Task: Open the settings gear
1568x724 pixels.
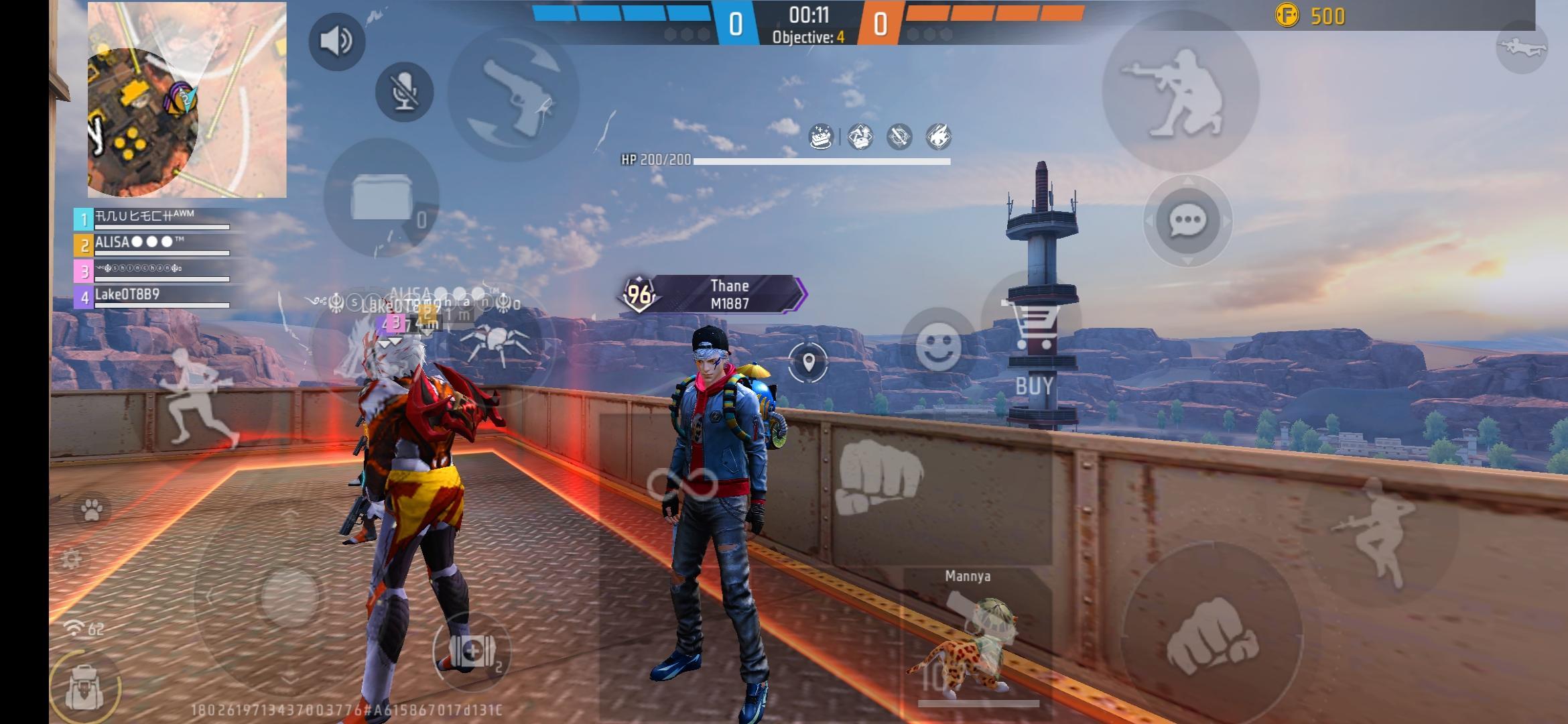Action: [x=71, y=558]
